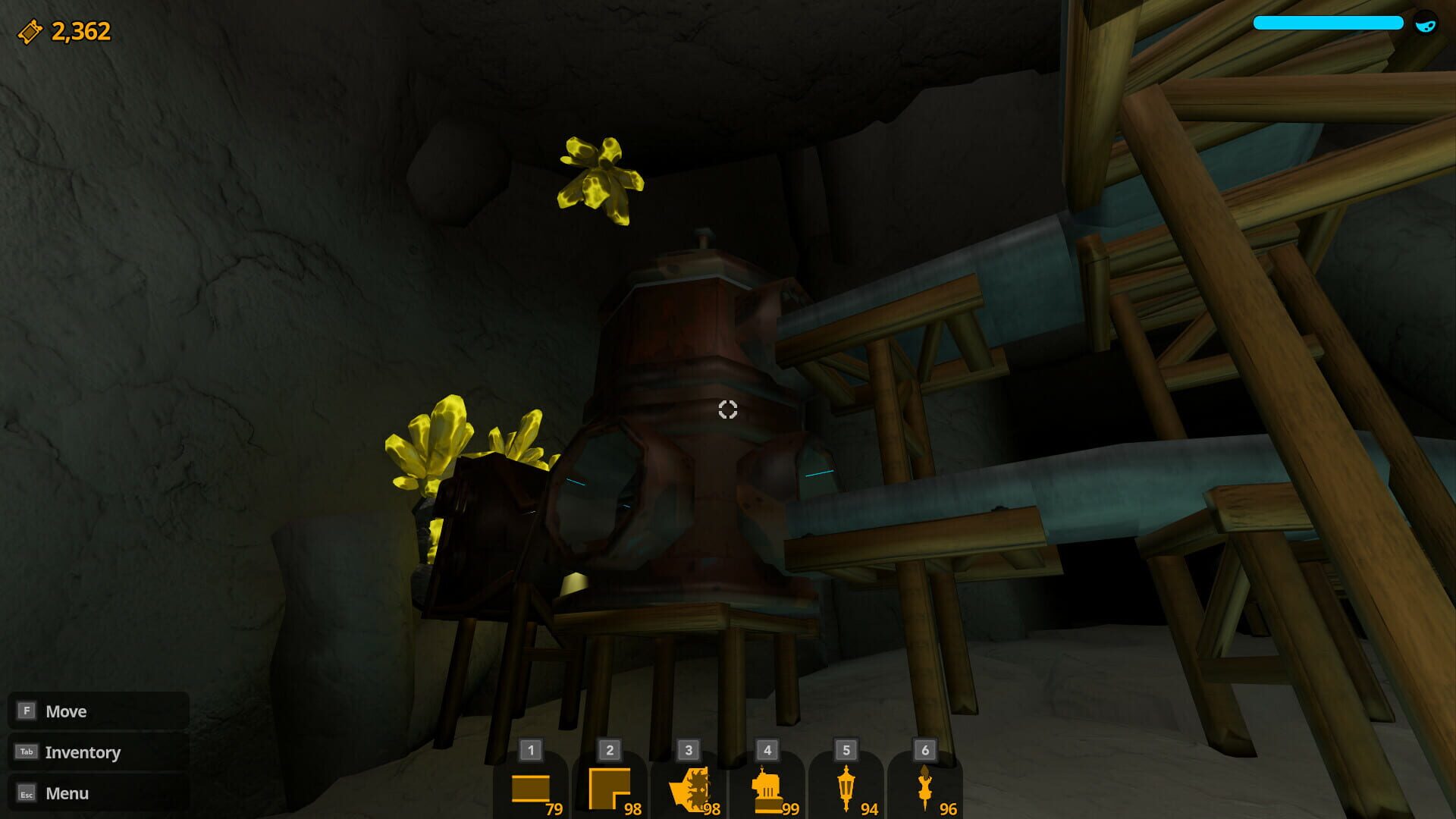Click the Esc keycap beside Menu
This screenshot has width=1456, height=819.
pos(28,793)
